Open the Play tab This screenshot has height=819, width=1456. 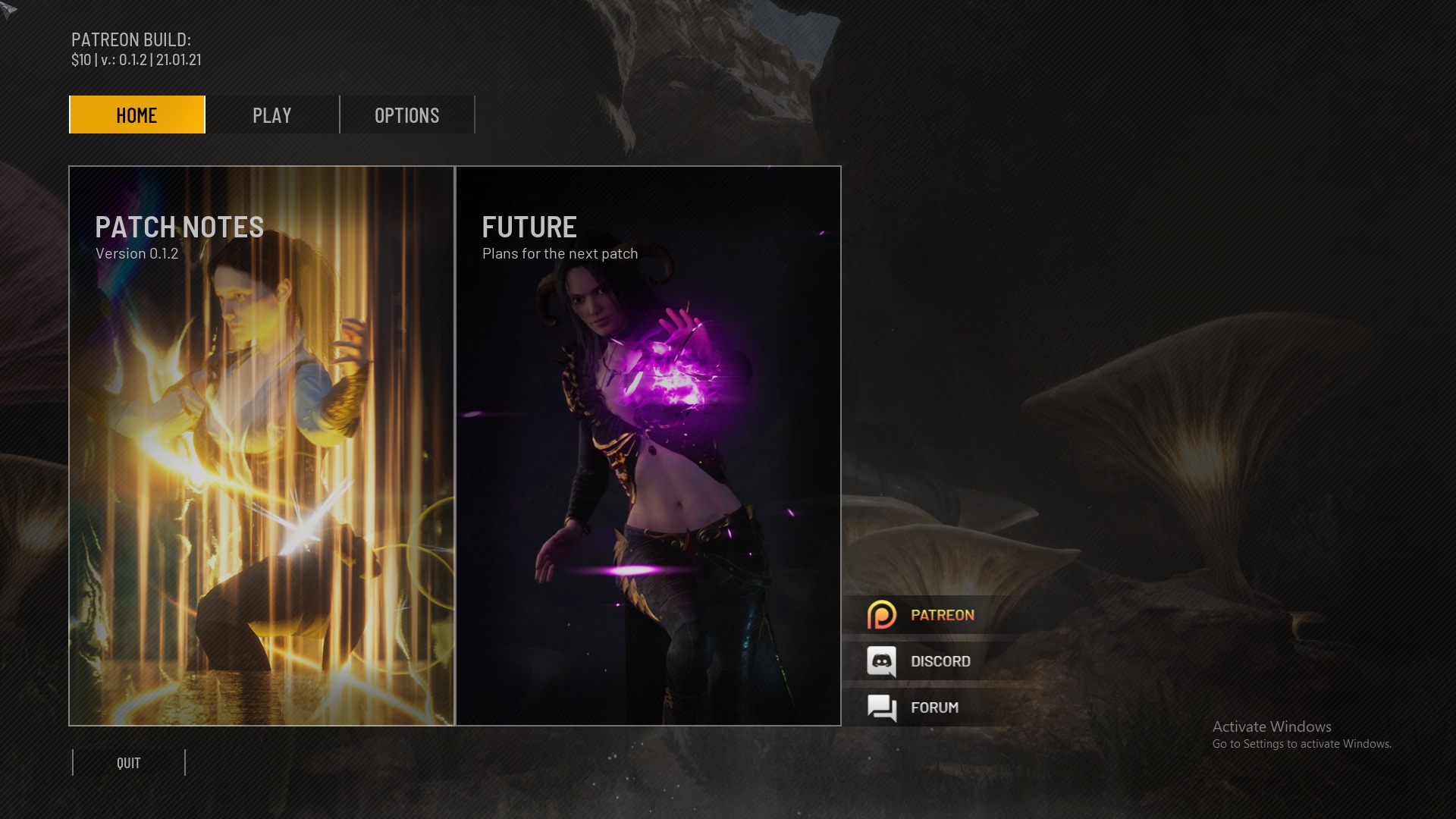(271, 115)
